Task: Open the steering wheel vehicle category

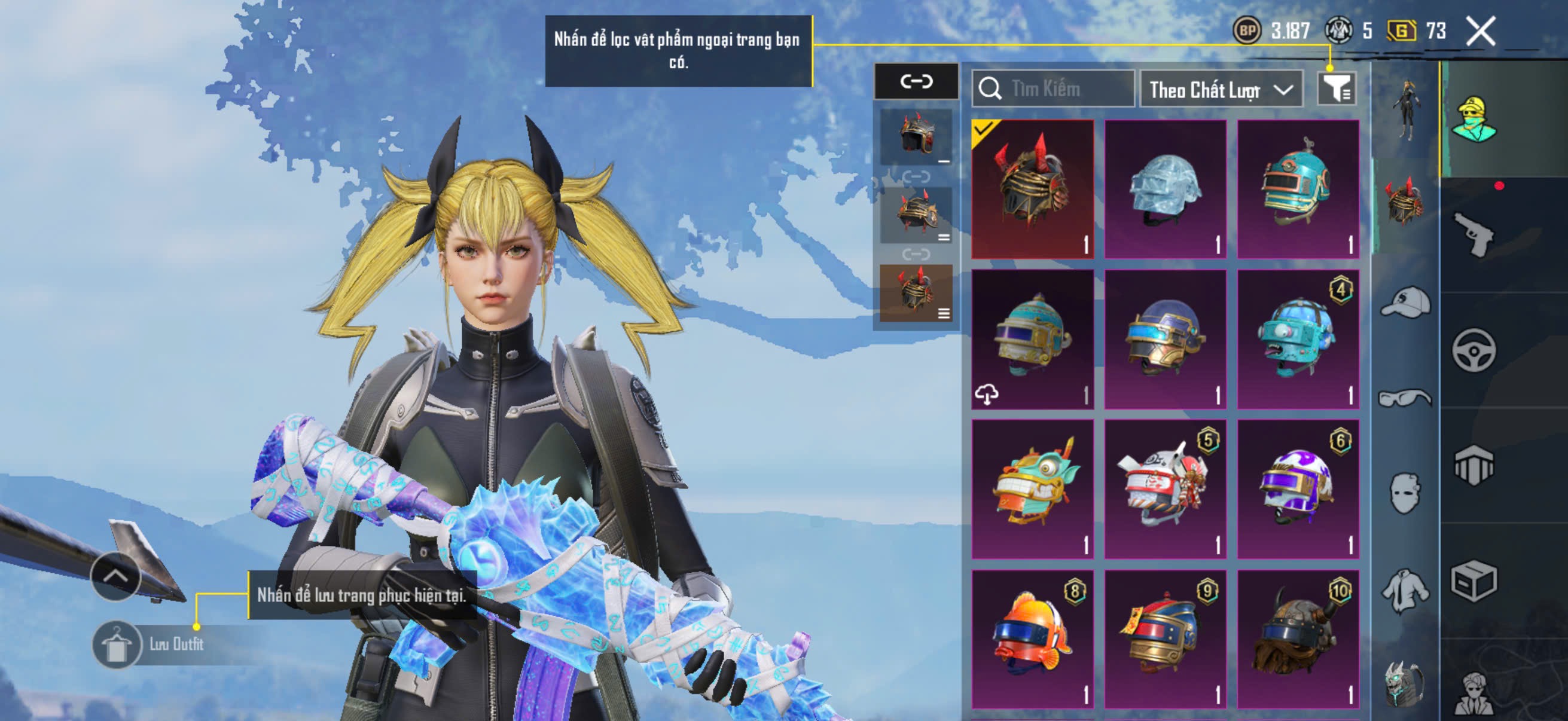Action: pyautogui.click(x=1474, y=350)
